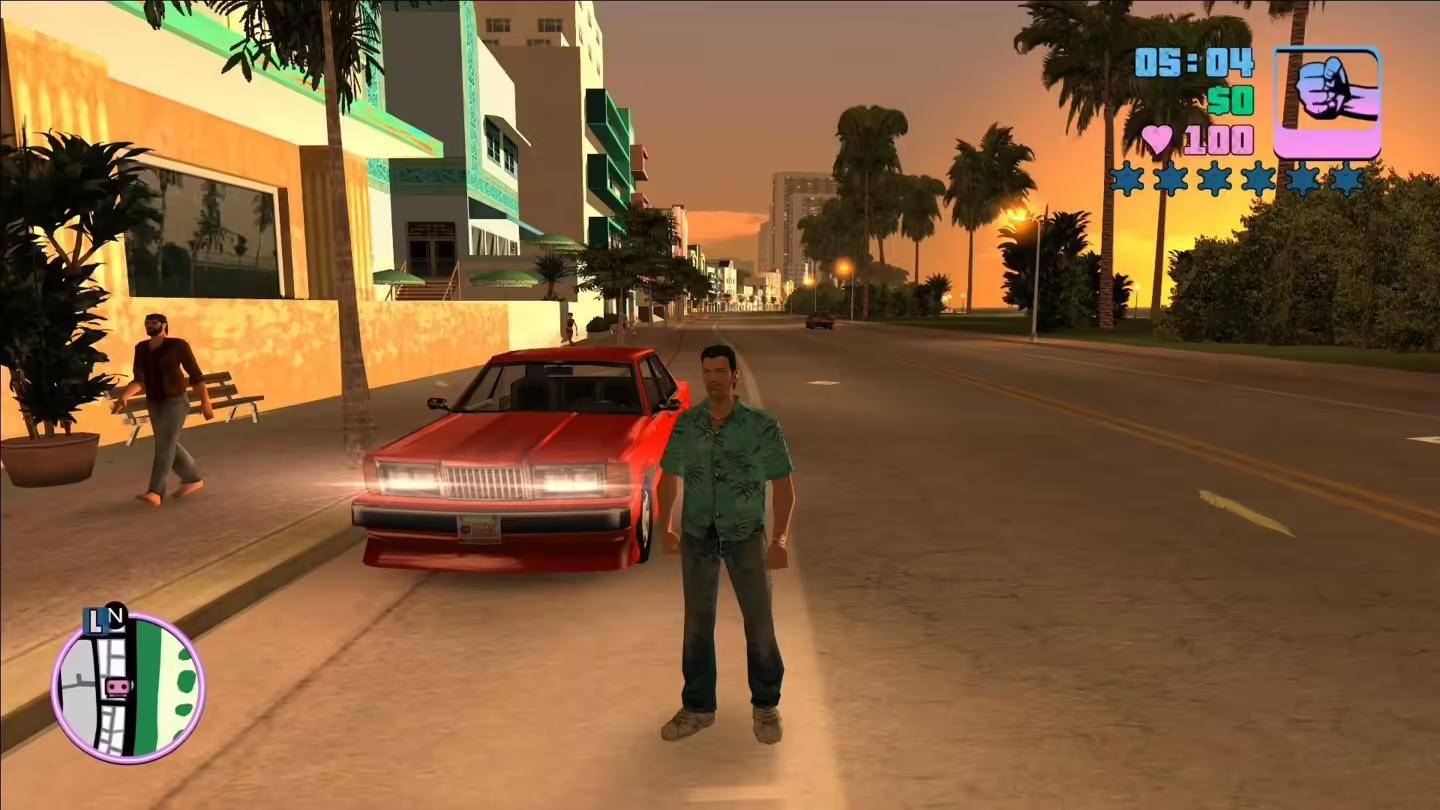Click the blue L marker on the minimap
Image resolution: width=1440 pixels, height=810 pixels.
[x=94, y=621]
